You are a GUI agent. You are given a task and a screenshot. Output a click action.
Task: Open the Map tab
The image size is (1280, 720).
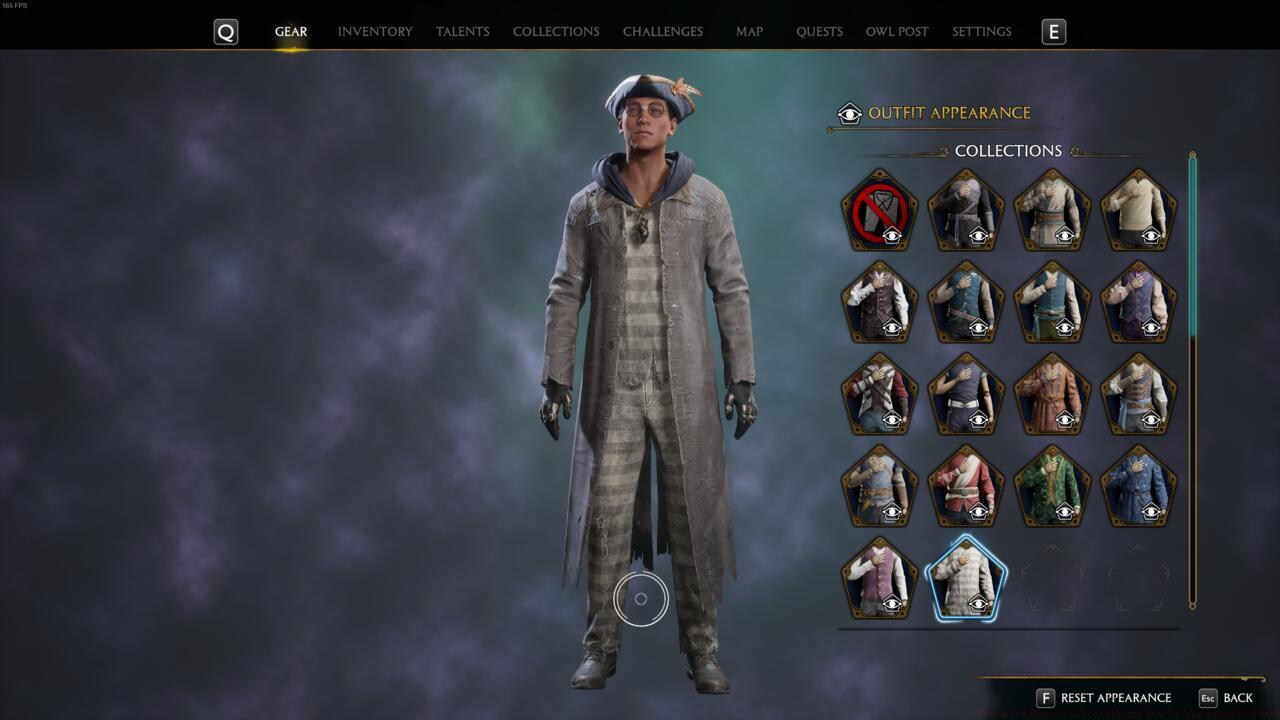(x=748, y=31)
